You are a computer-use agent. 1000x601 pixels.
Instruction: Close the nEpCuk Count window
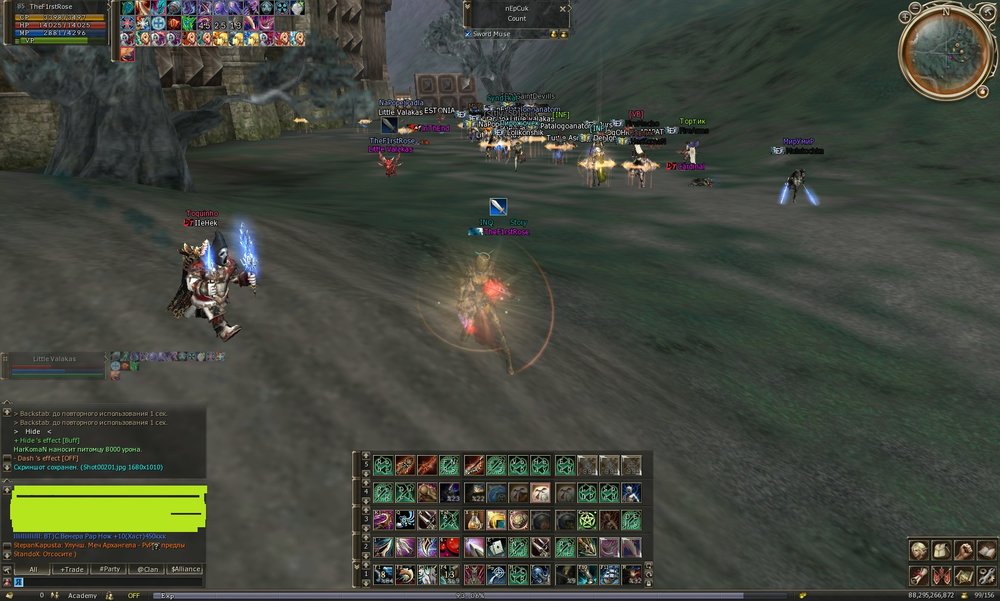click(x=563, y=8)
